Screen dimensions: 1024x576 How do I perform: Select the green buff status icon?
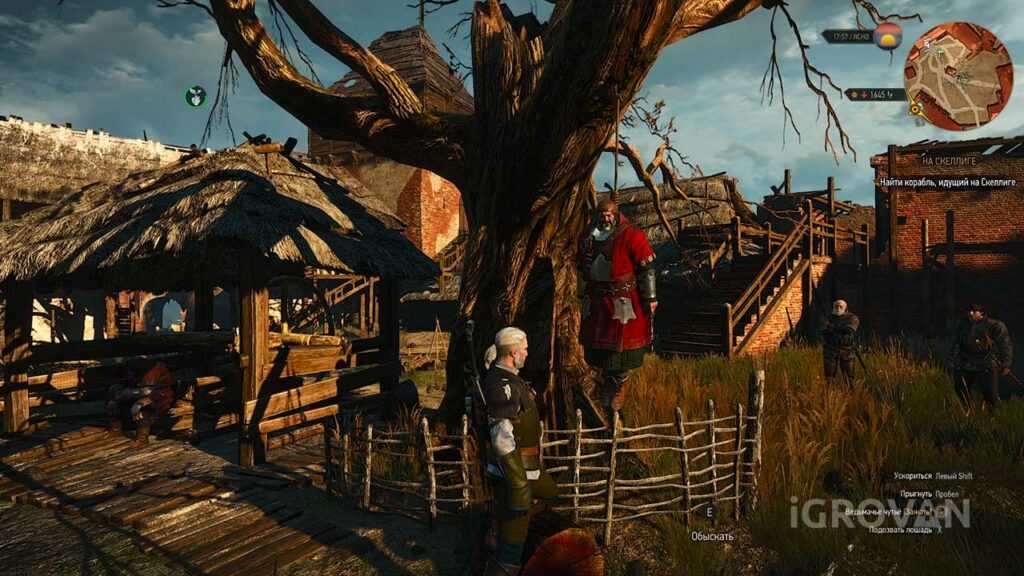[x=195, y=96]
